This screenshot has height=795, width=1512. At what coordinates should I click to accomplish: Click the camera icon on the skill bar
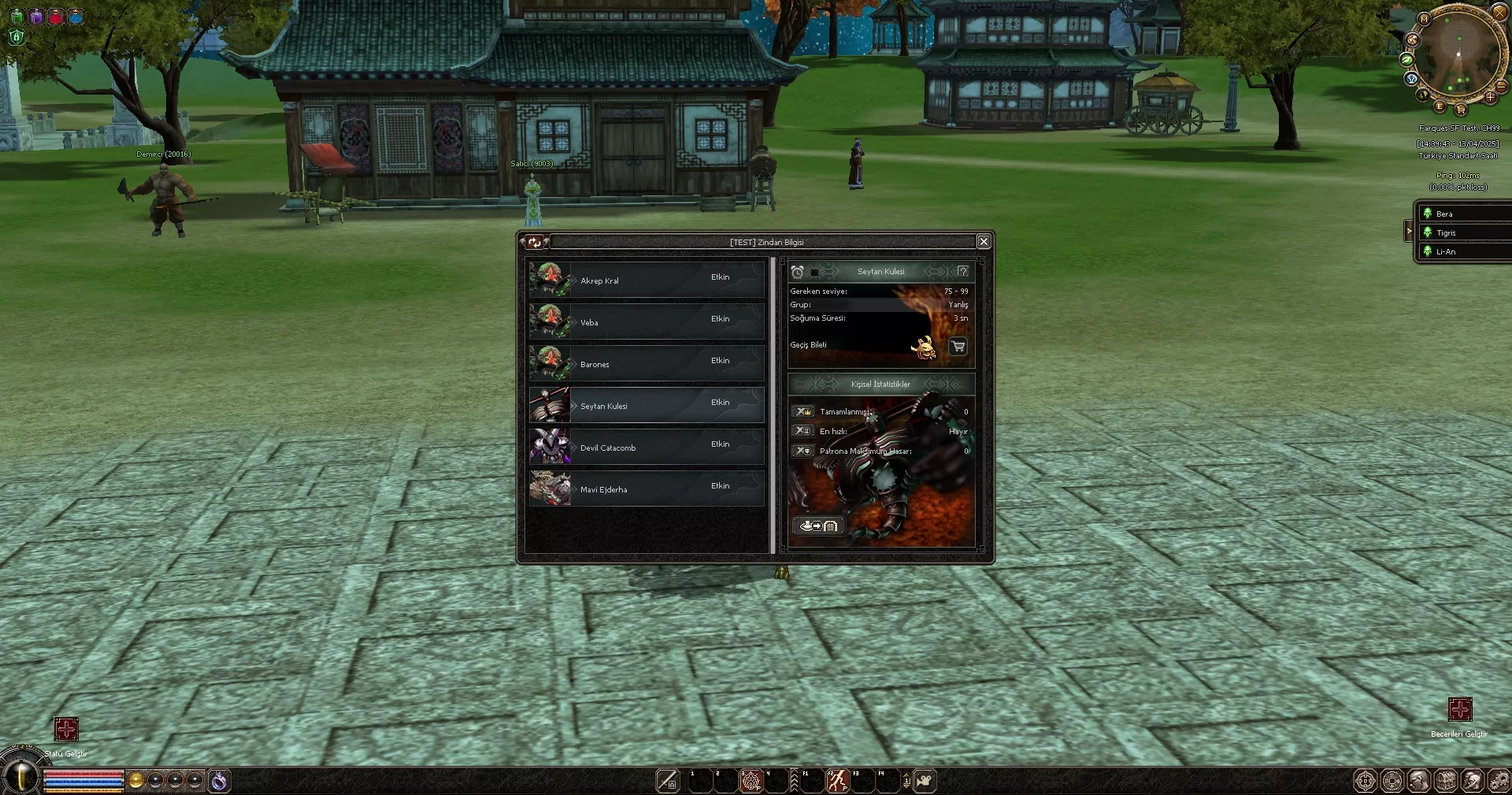tap(923, 780)
